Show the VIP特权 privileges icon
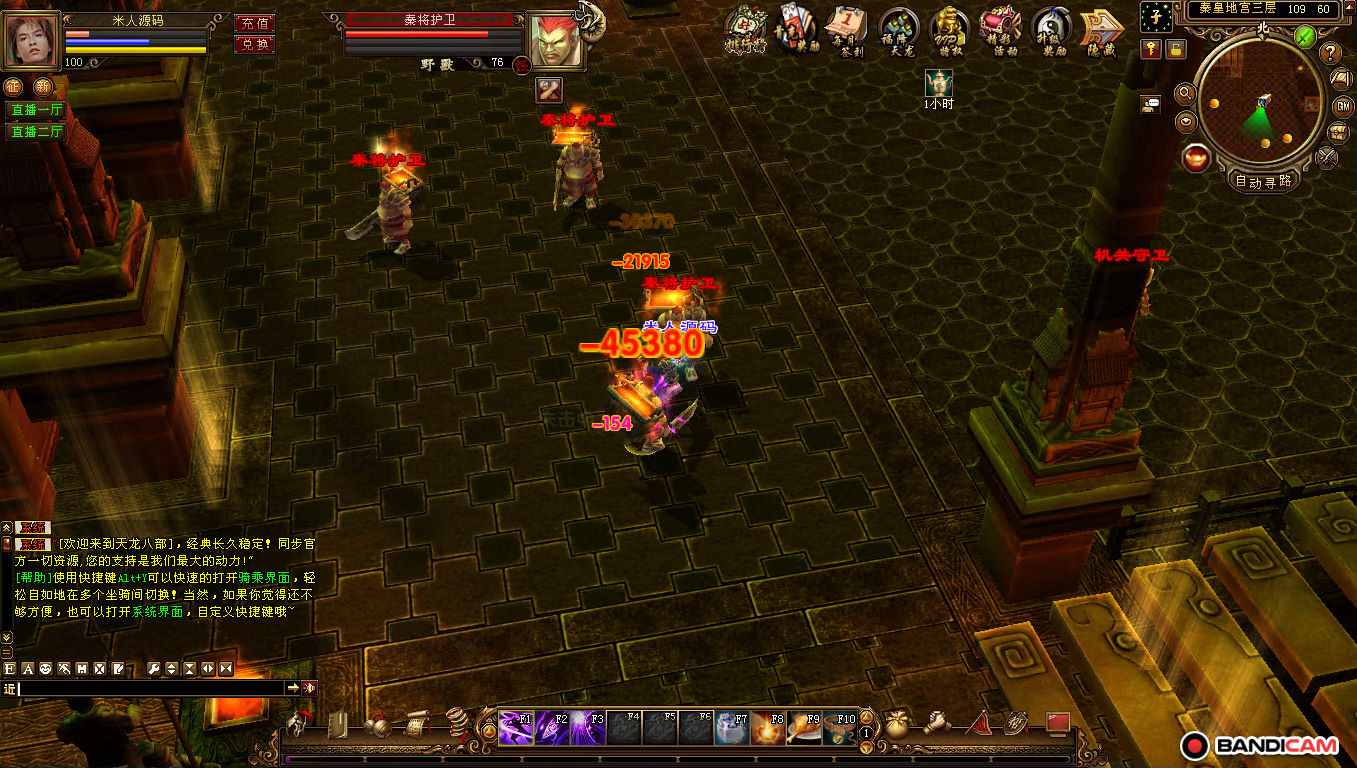This screenshot has height=768, width=1357. (949, 30)
